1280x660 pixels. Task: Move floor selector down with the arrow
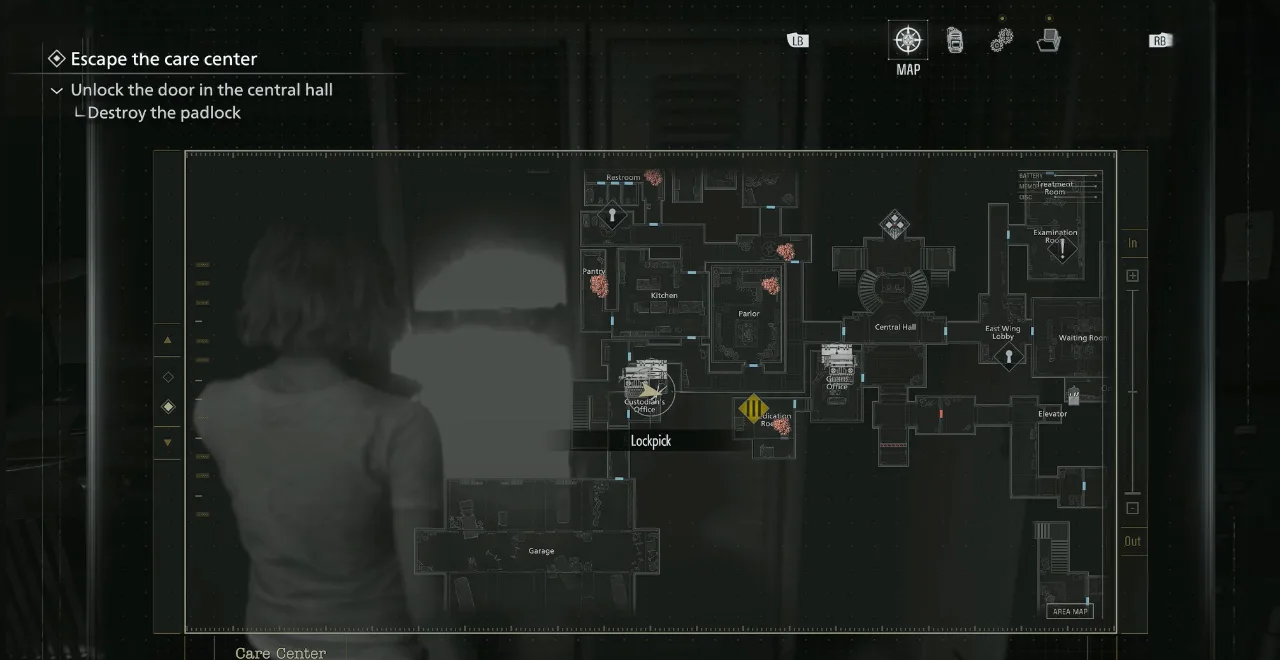click(x=167, y=442)
